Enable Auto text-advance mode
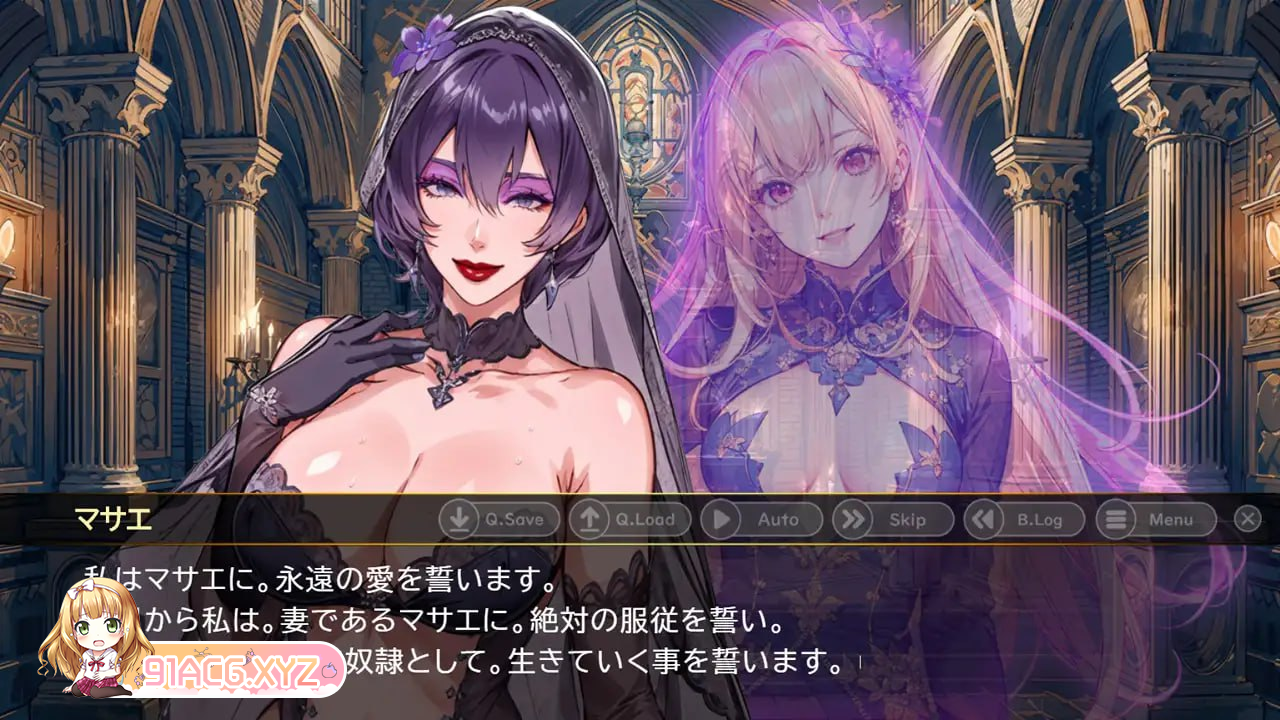 click(x=763, y=520)
